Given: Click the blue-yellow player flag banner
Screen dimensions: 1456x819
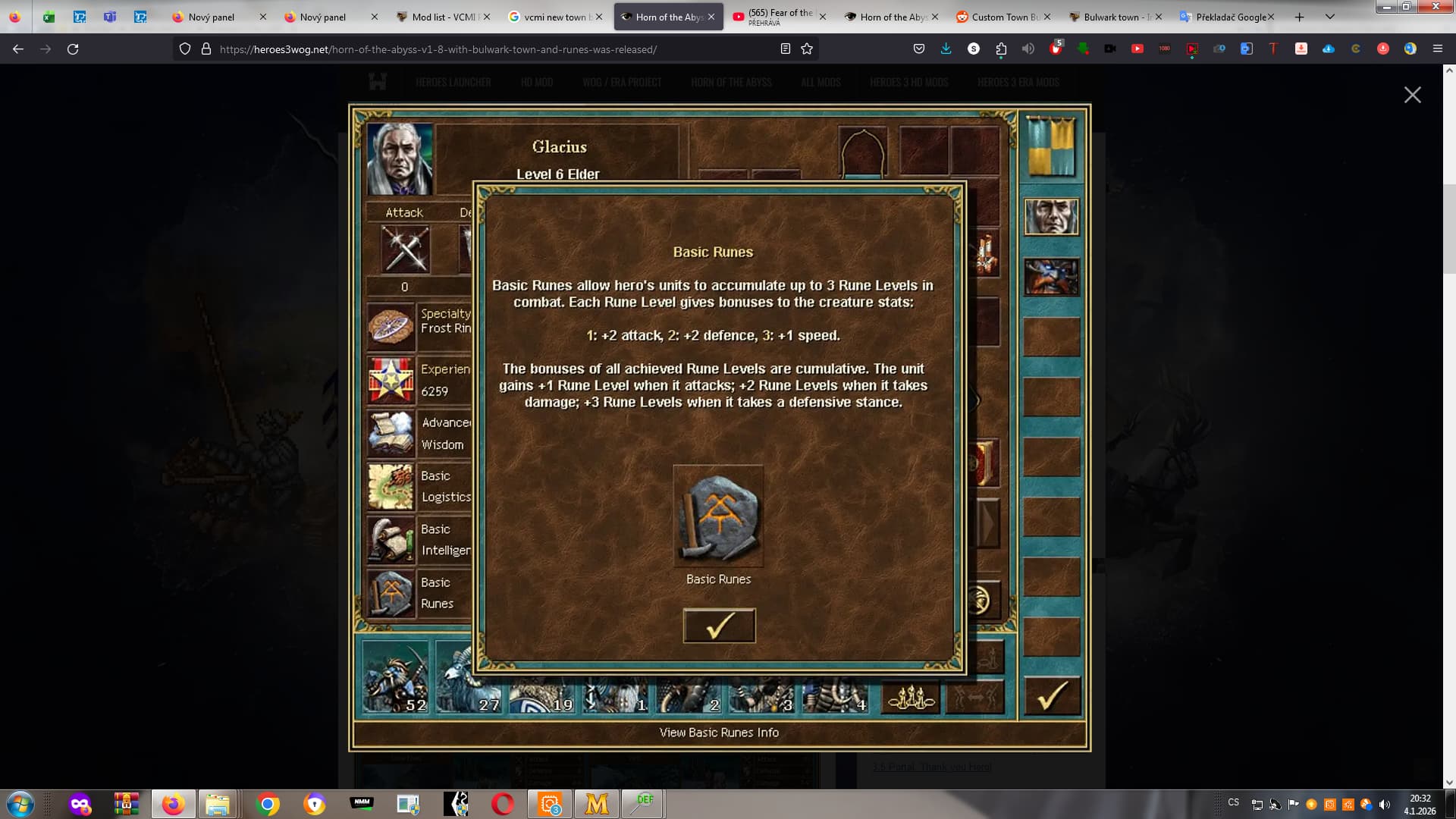Looking at the screenshot, I should [x=1051, y=147].
